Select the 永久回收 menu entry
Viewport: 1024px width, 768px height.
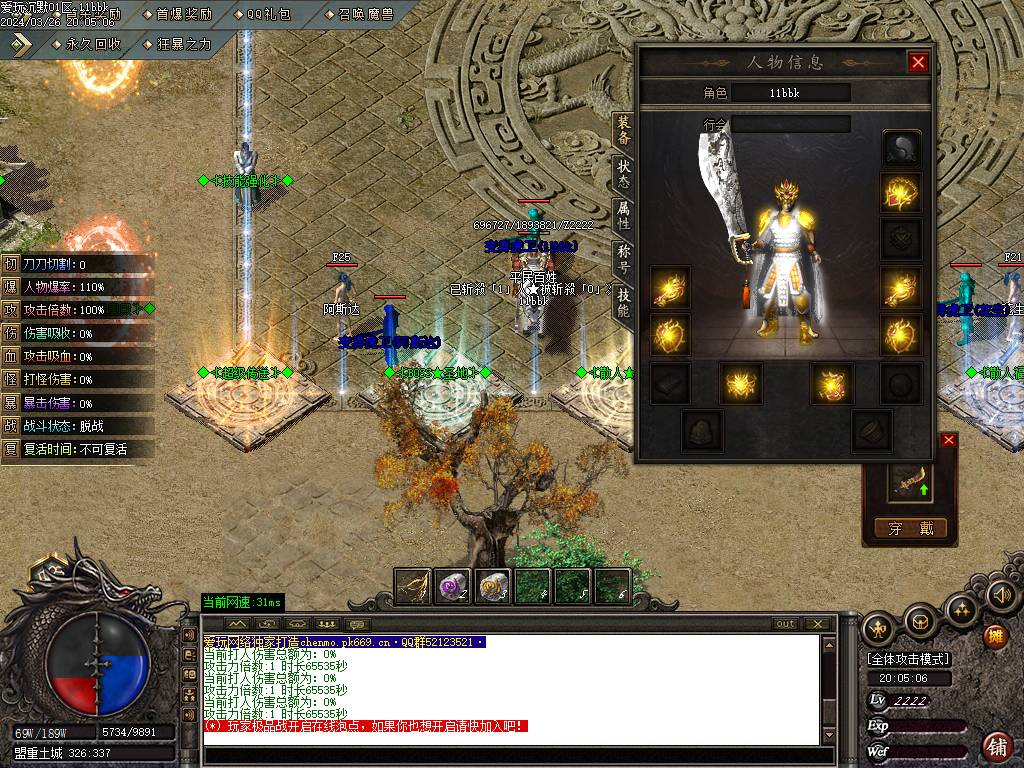click(x=93, y=44)
